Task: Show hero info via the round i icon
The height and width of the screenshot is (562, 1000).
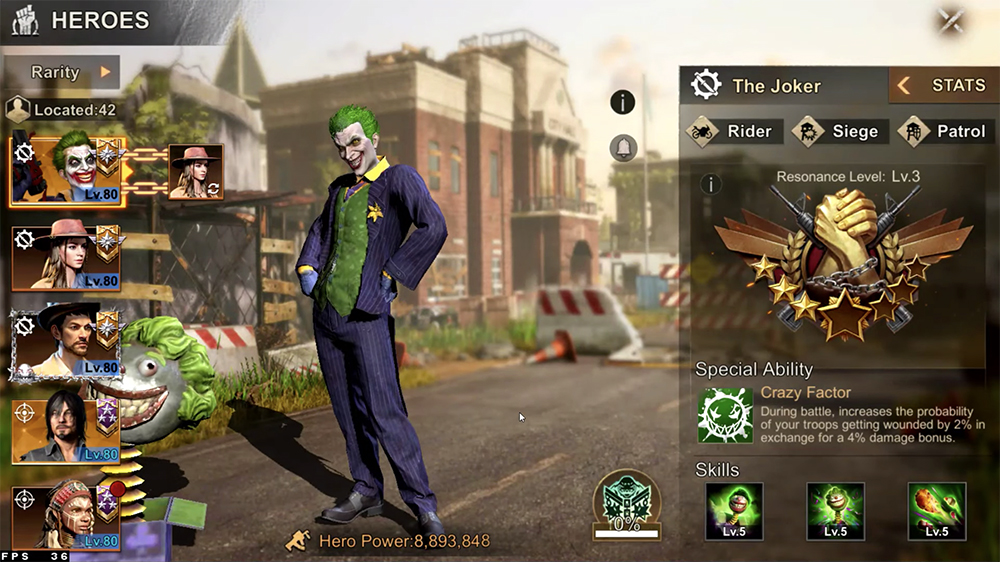Action: pyautogui.click(x=623, y=102)
